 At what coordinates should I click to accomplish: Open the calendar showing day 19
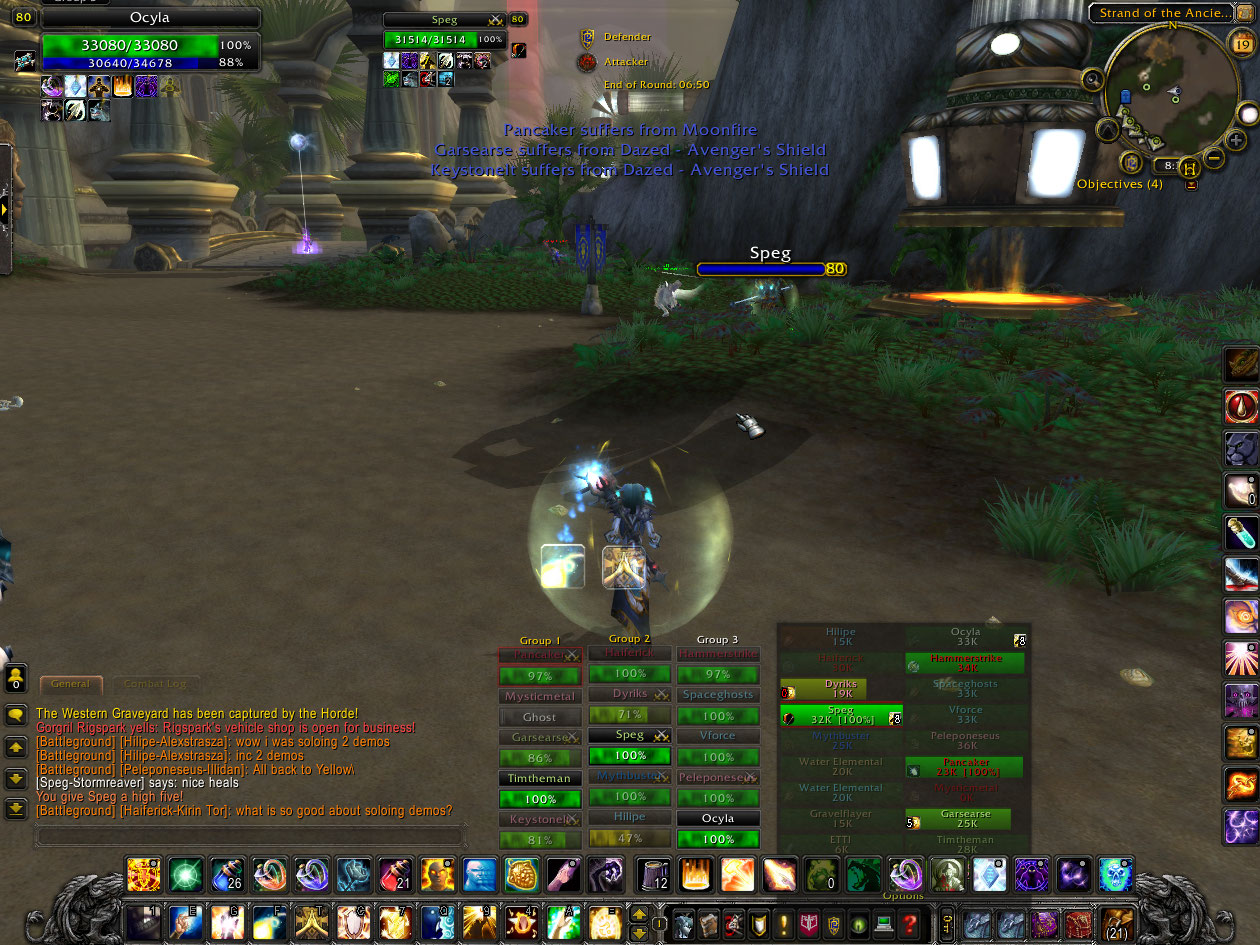coord(1241,43)
